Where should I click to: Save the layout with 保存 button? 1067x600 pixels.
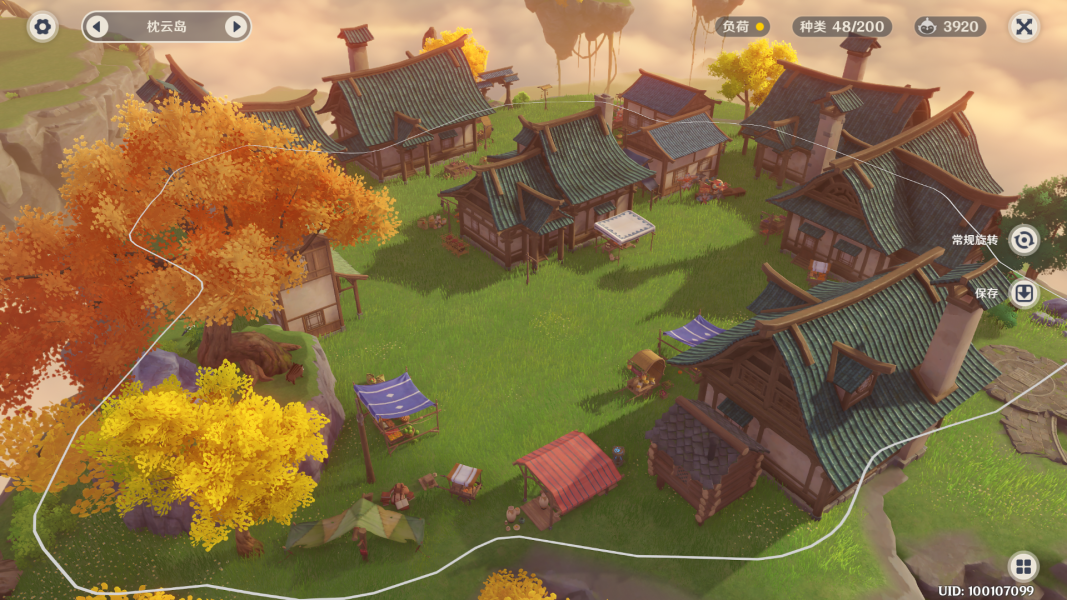pos(1023,293)
